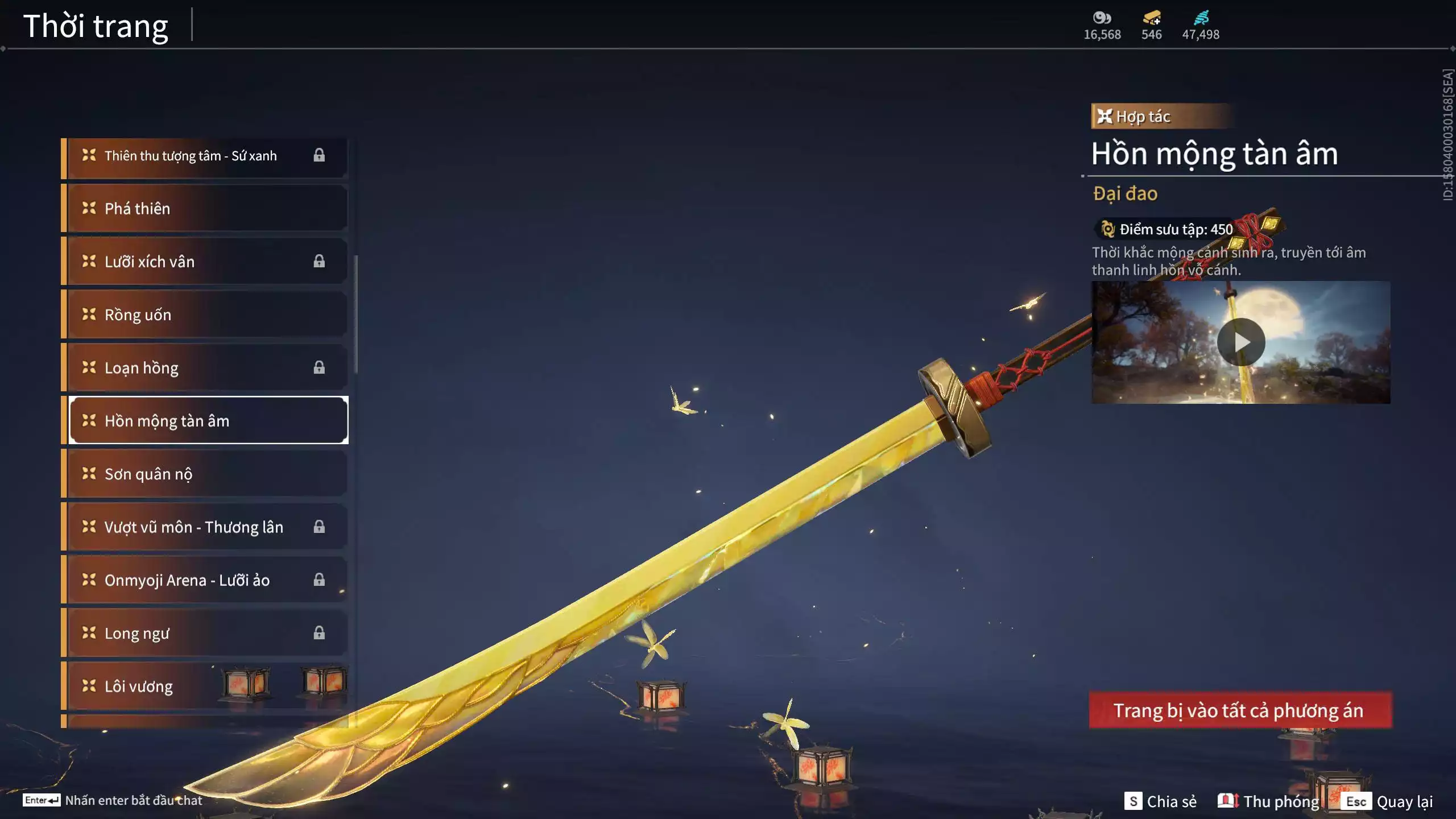
Task: Click the Hợp tác shuriken badge icon
Action: (1106, 116)
